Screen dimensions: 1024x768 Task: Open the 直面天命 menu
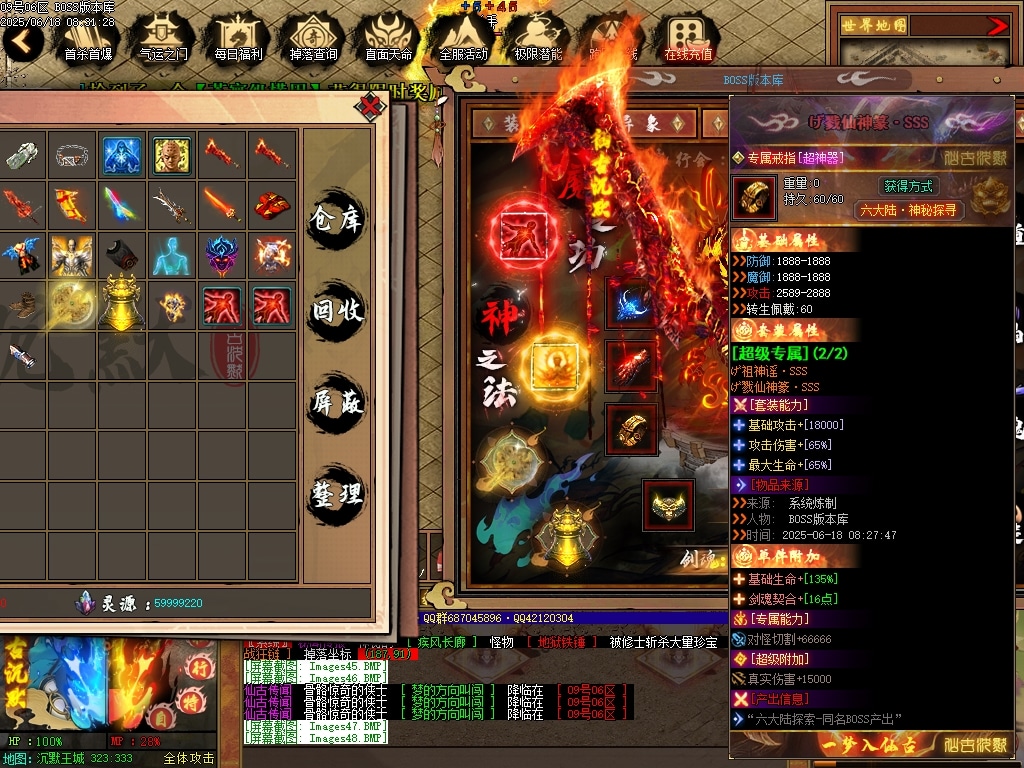388,40
